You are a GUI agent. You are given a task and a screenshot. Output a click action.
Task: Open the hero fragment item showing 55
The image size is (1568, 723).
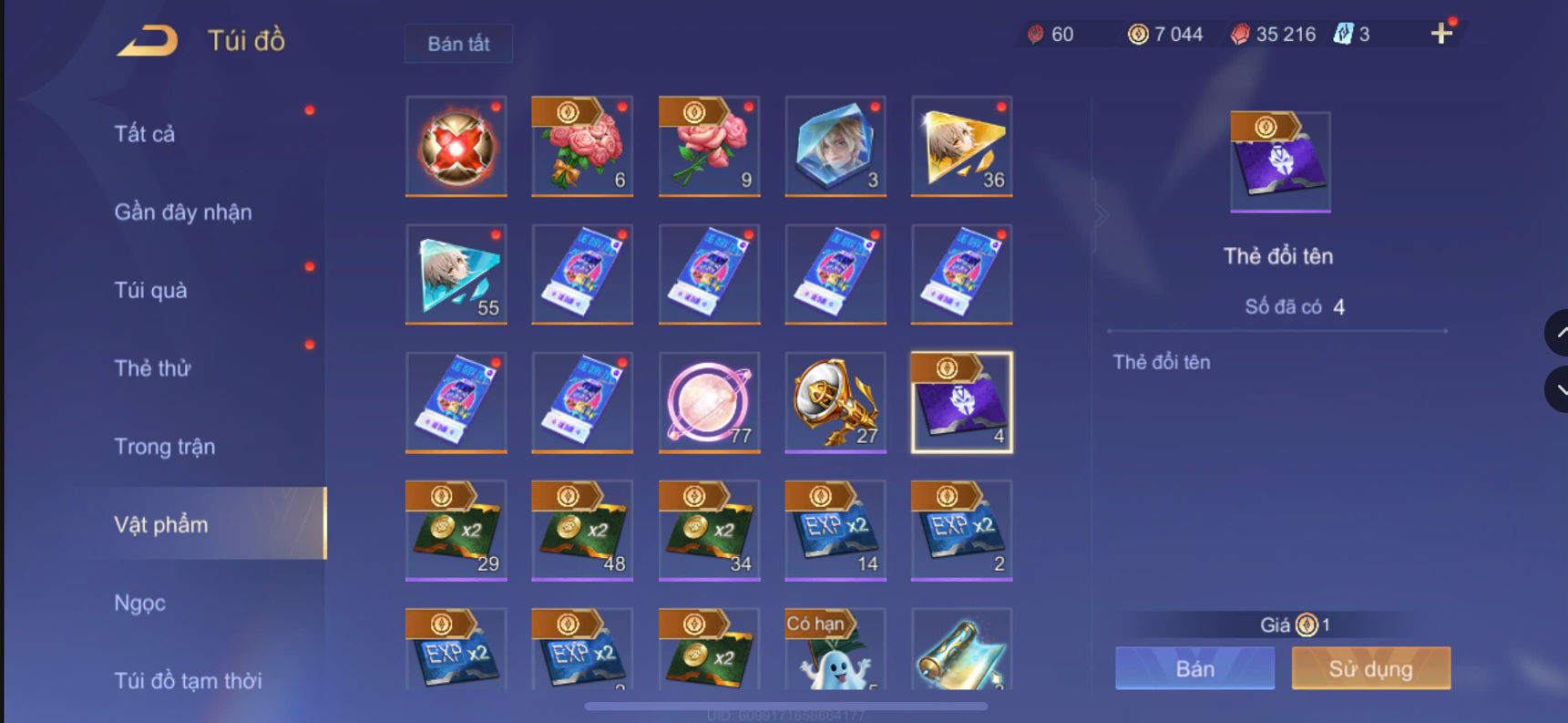point(456,274)
